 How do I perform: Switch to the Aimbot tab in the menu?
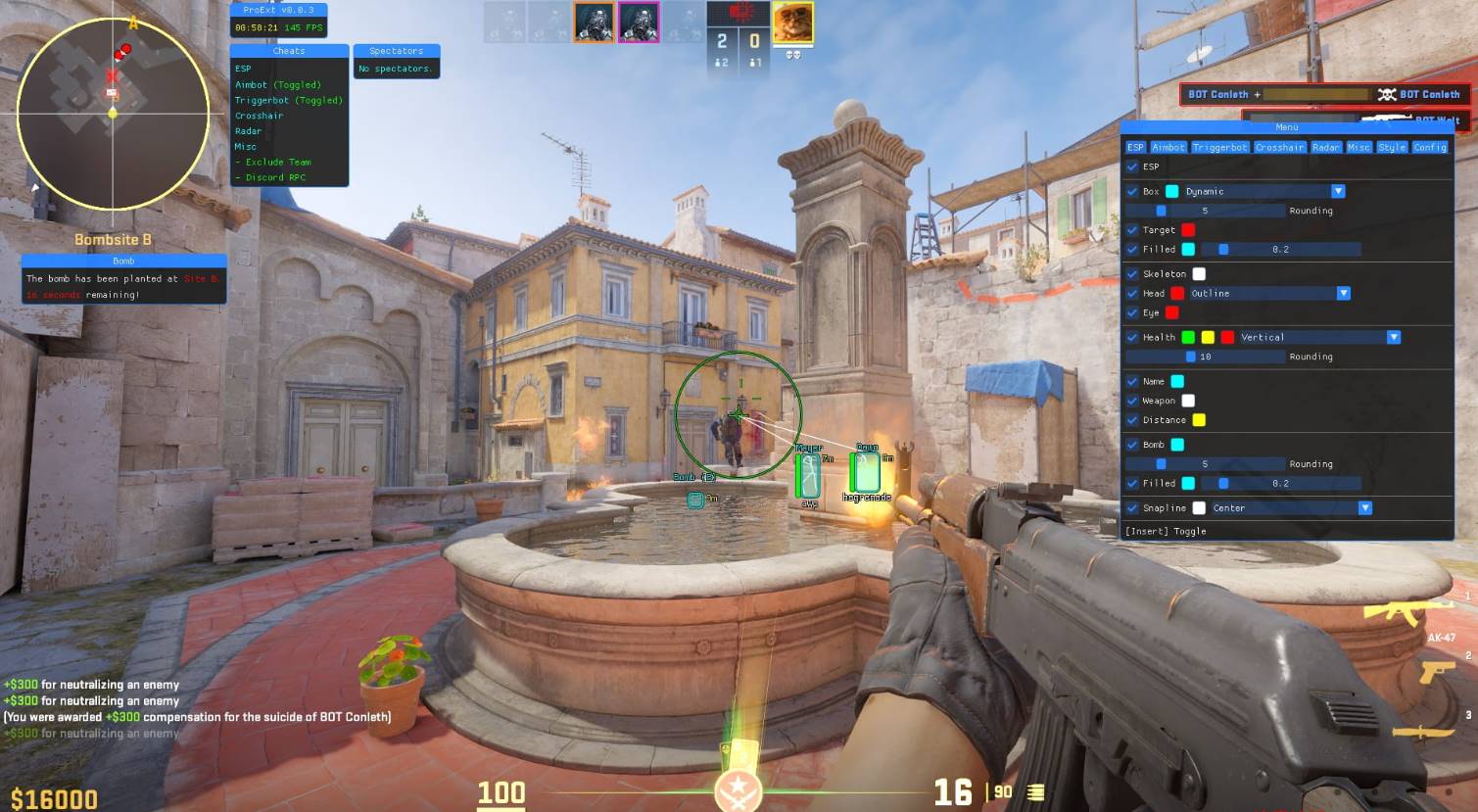[1168, 147]
